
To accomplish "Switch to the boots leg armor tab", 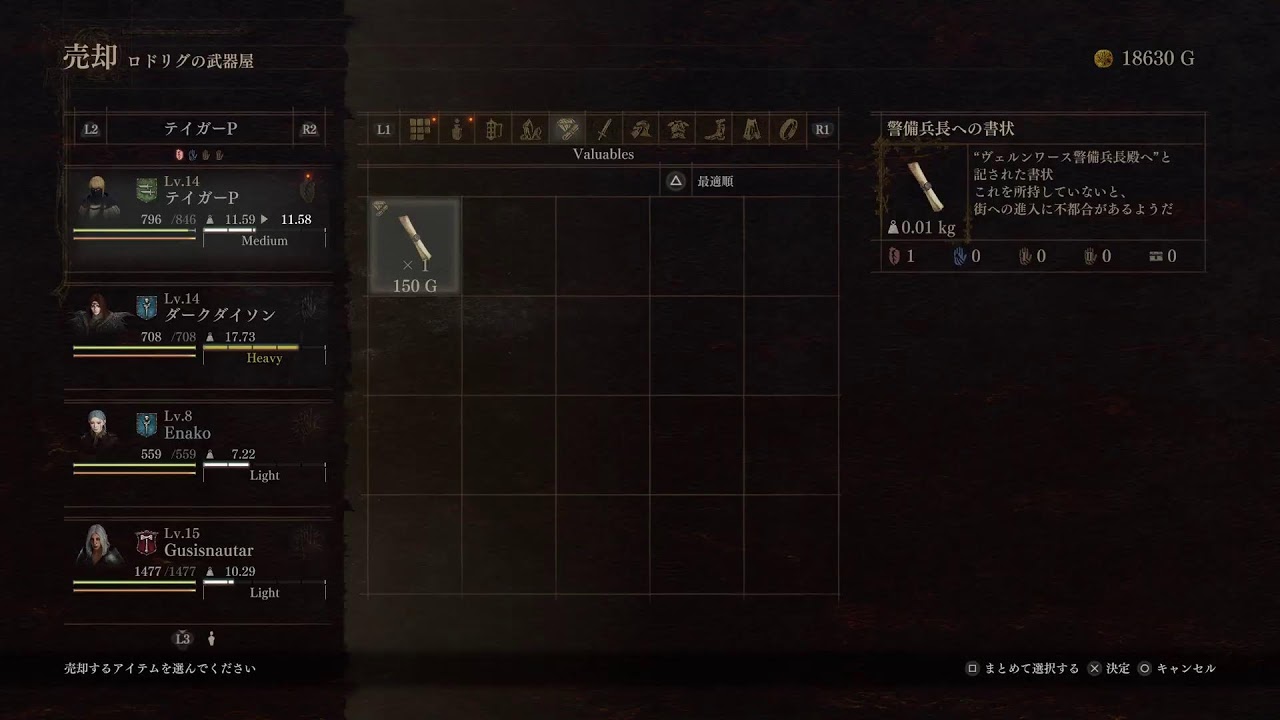I will point(715,129).
